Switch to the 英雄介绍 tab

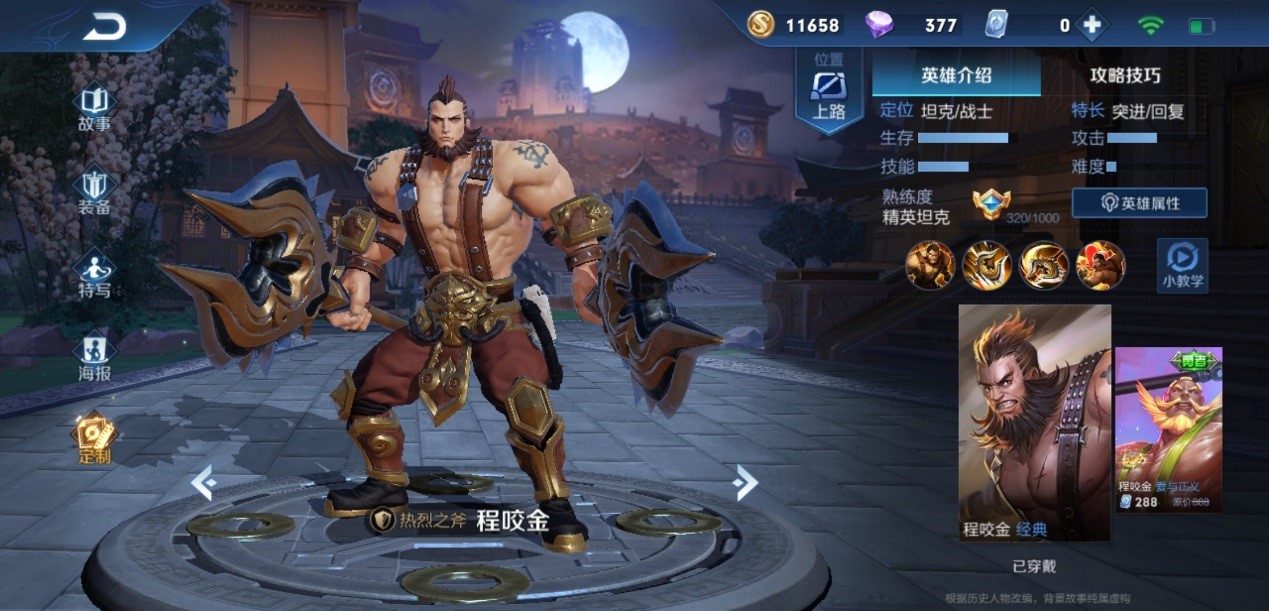955,75
